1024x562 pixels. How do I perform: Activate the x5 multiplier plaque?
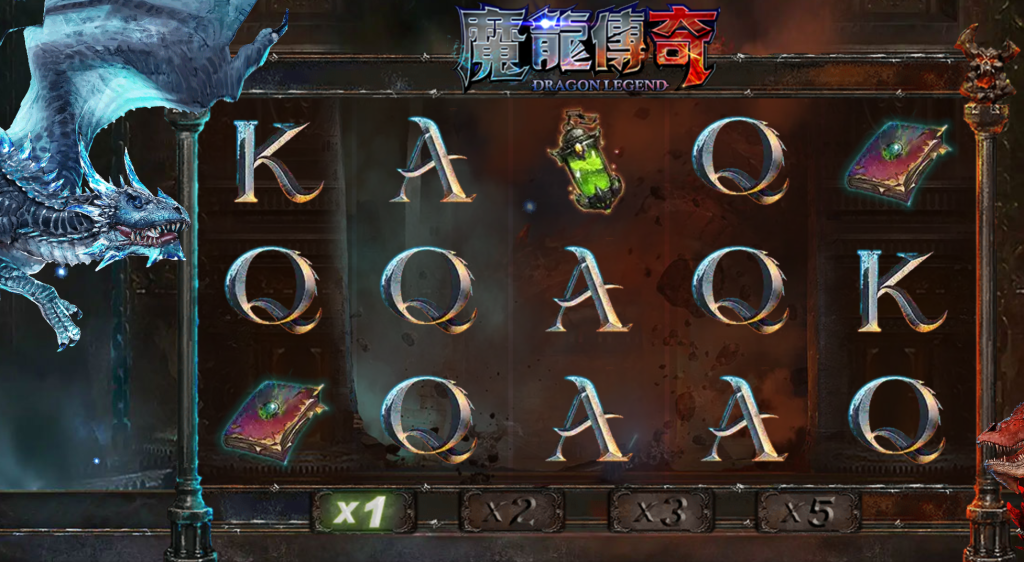click(x=808, y=512)
